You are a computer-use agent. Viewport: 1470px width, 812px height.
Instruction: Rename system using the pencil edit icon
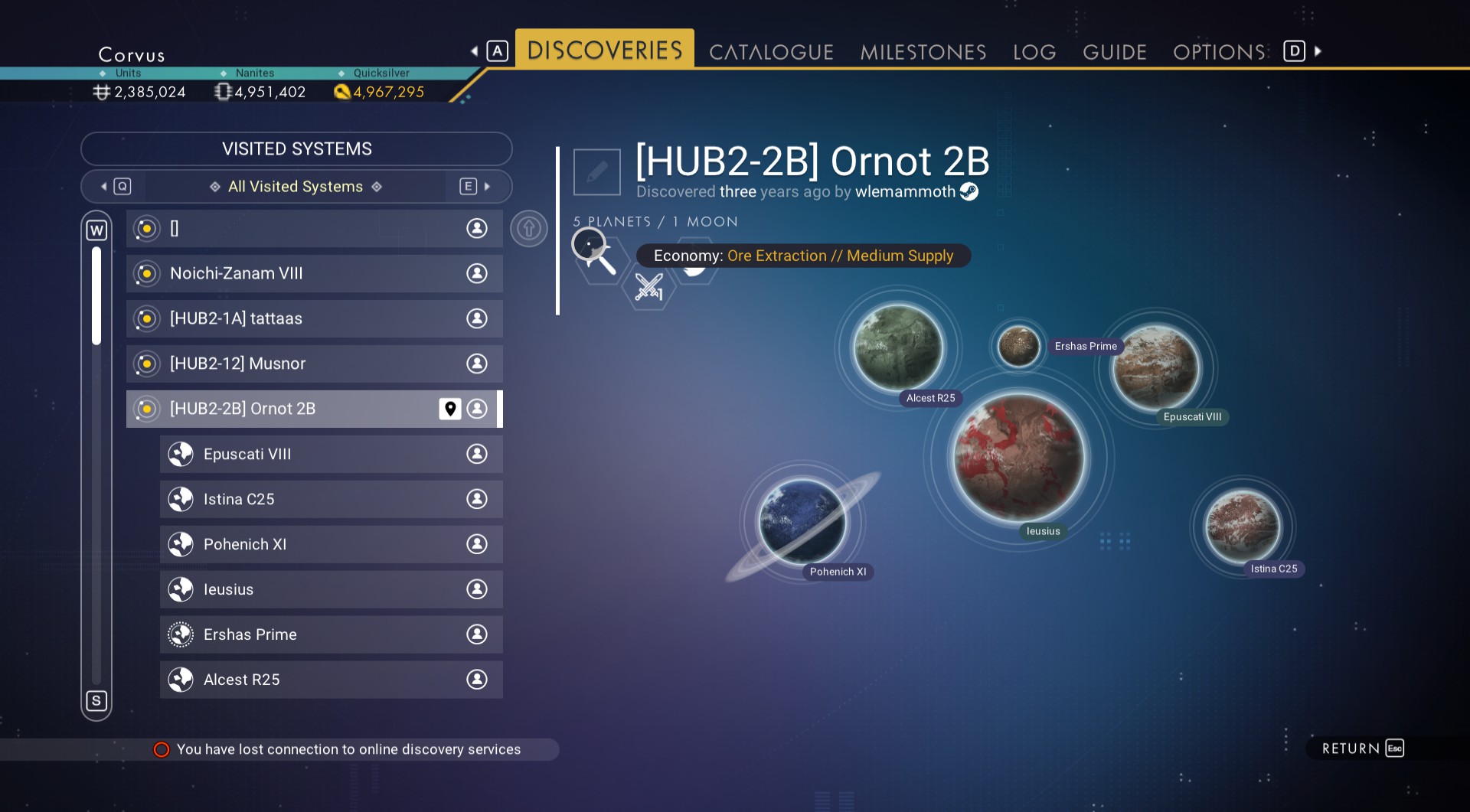tap(596, 172)
